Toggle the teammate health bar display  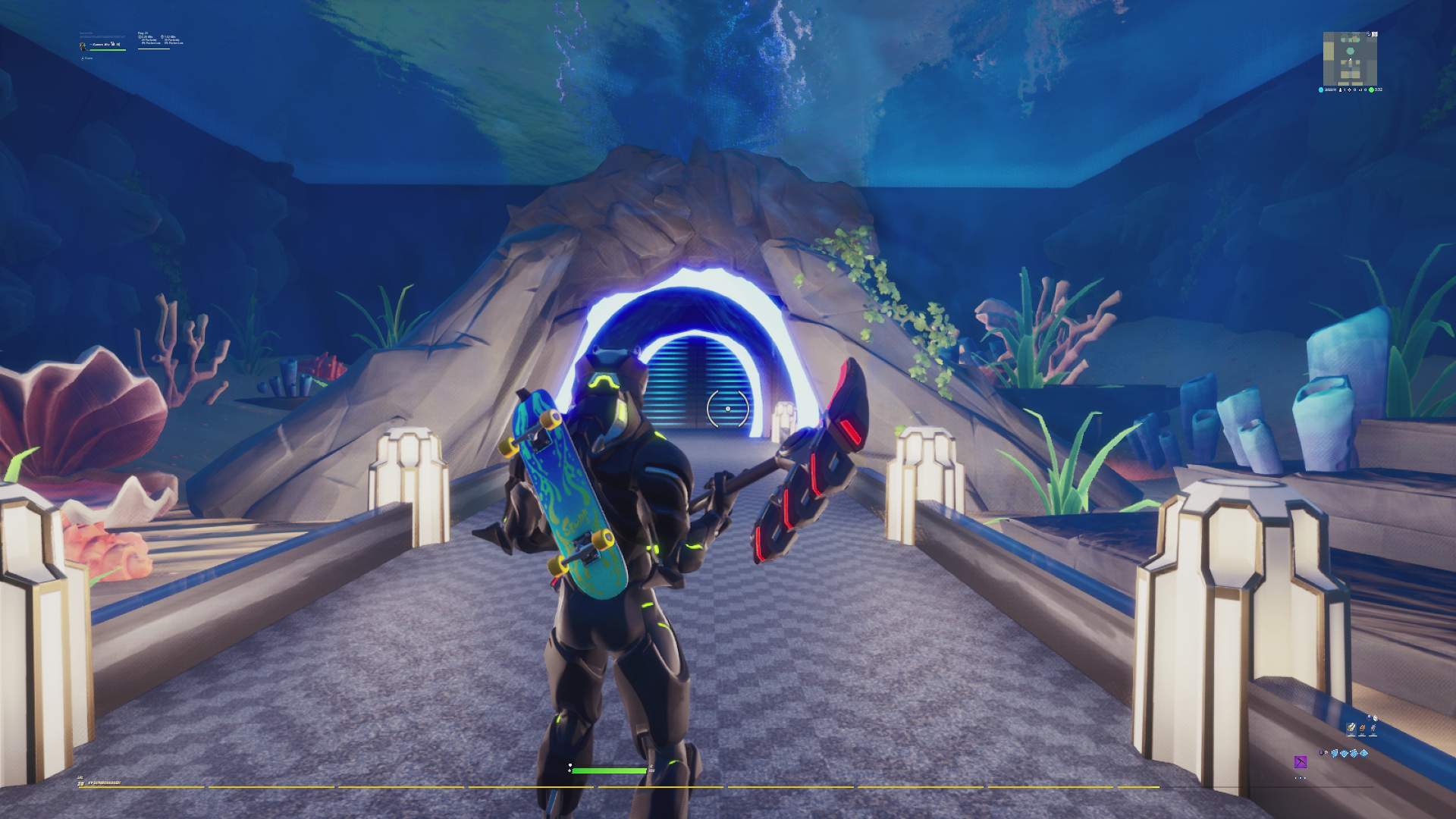tap(107, 50)
